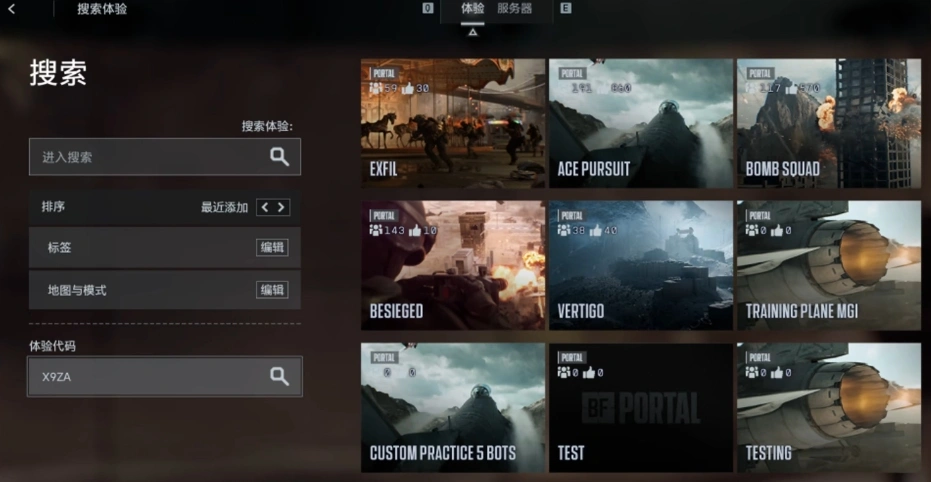Image resolution: width=931 pixels, height=482 pixels.
Task: Select the 体验 tab
Action: pos(473,9)
